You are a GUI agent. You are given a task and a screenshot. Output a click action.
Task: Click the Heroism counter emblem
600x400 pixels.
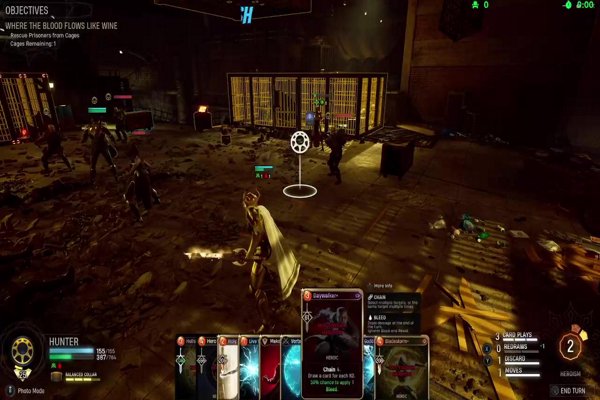coord(571,348)
